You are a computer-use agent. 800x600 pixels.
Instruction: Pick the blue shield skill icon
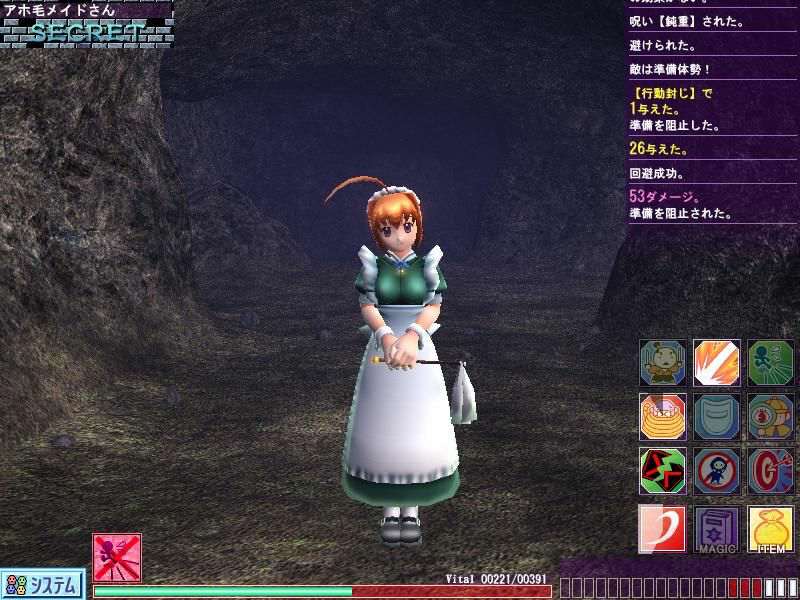coord(716,418)
